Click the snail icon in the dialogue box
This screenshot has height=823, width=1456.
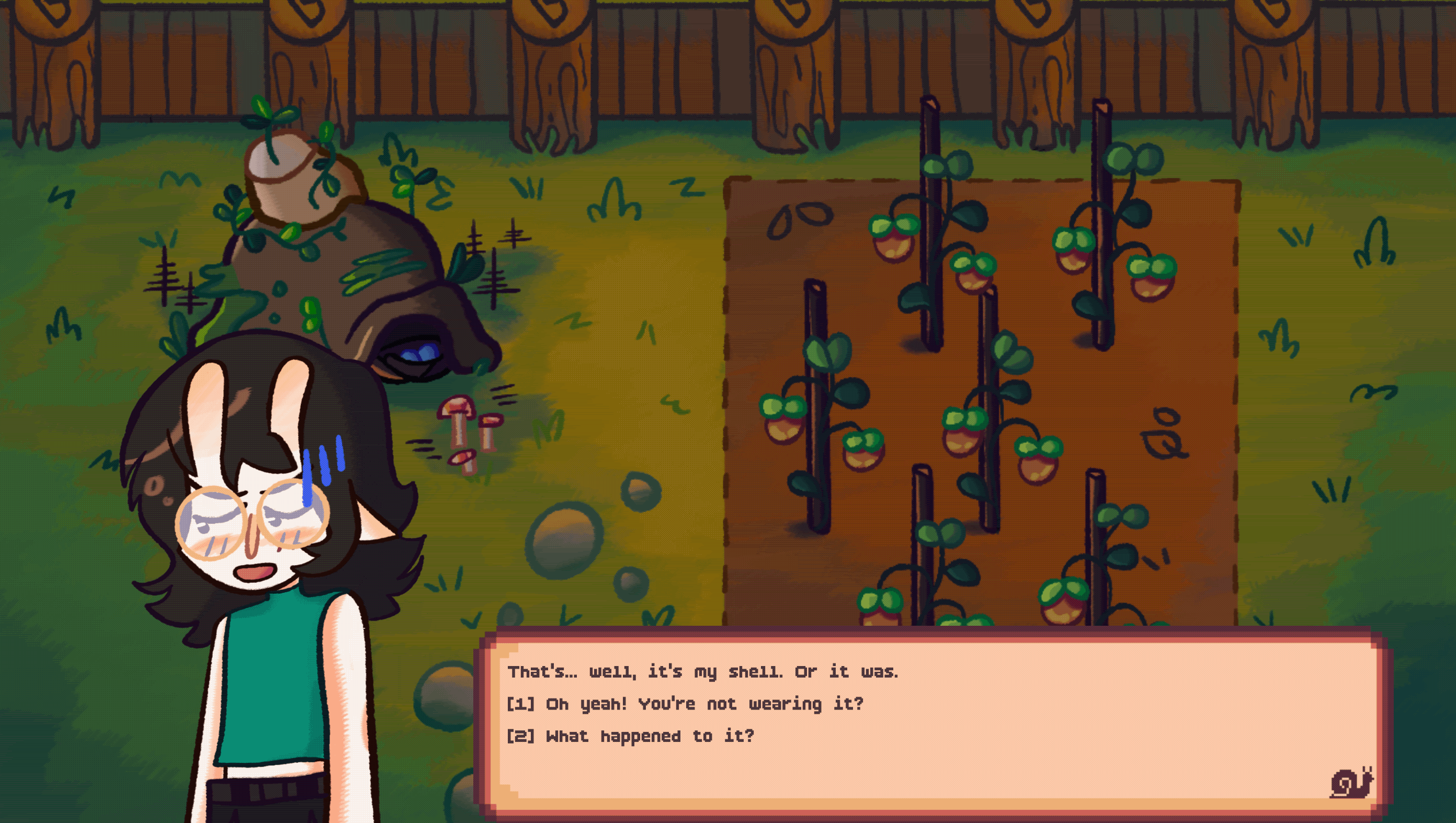1351,783
